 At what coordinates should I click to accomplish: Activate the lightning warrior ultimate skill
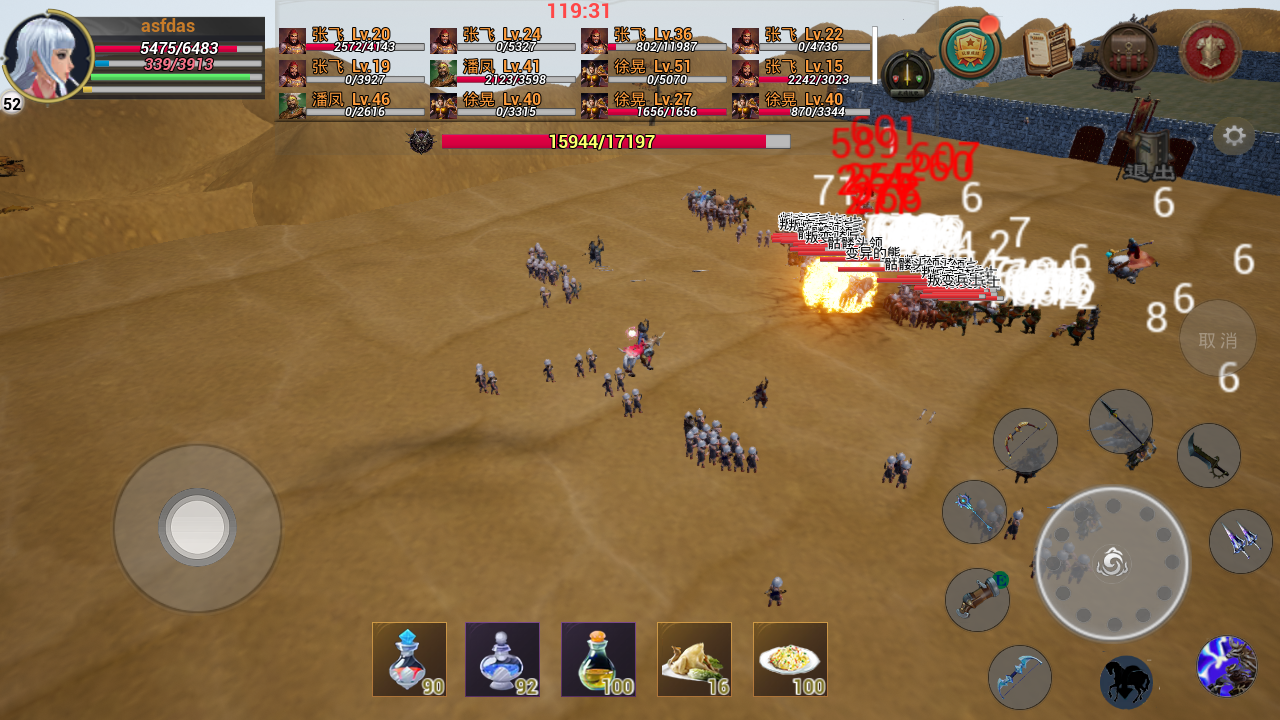pos(1226,666)
